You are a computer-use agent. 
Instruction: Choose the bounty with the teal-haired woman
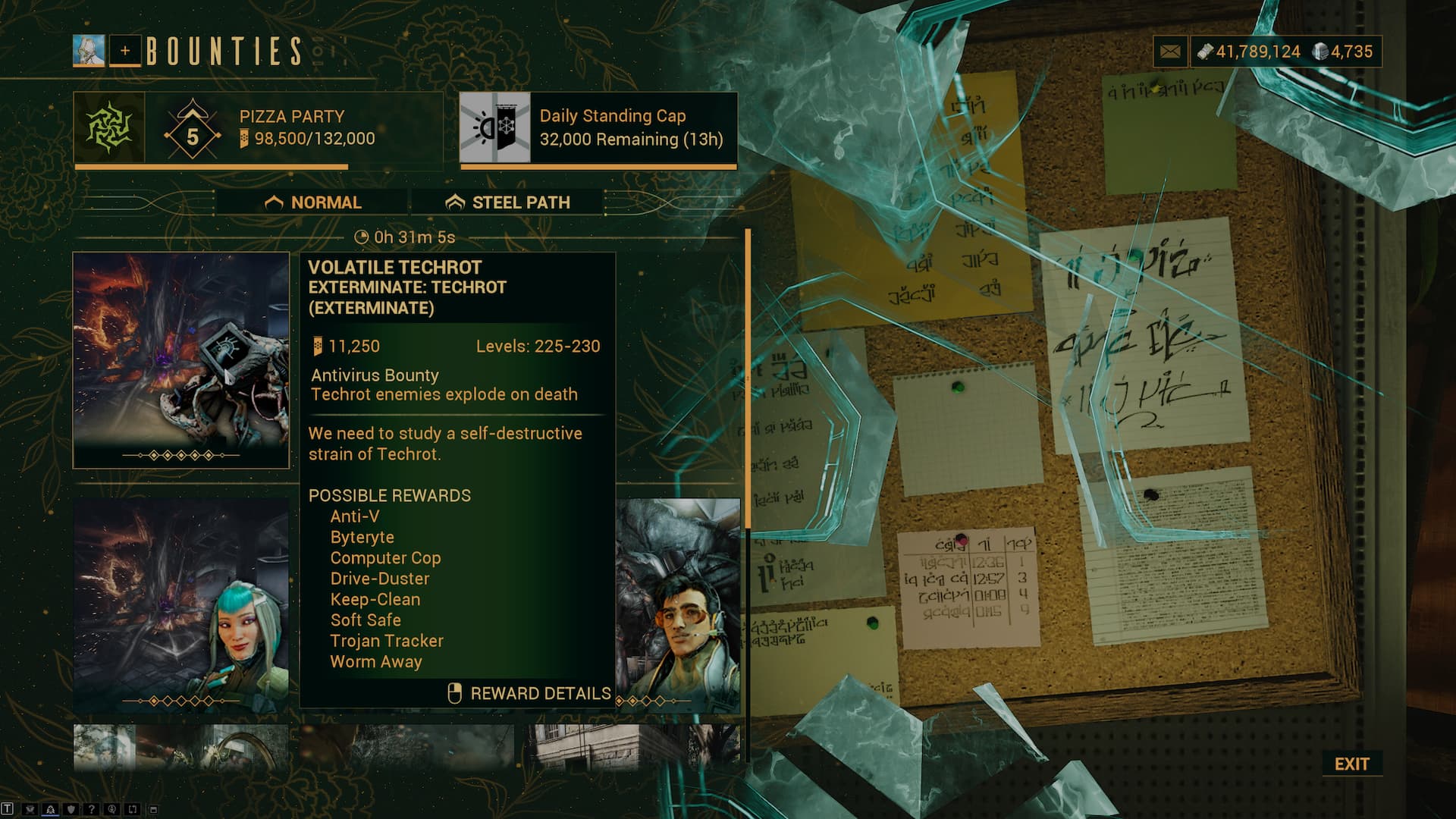click(x=181, y=605)
